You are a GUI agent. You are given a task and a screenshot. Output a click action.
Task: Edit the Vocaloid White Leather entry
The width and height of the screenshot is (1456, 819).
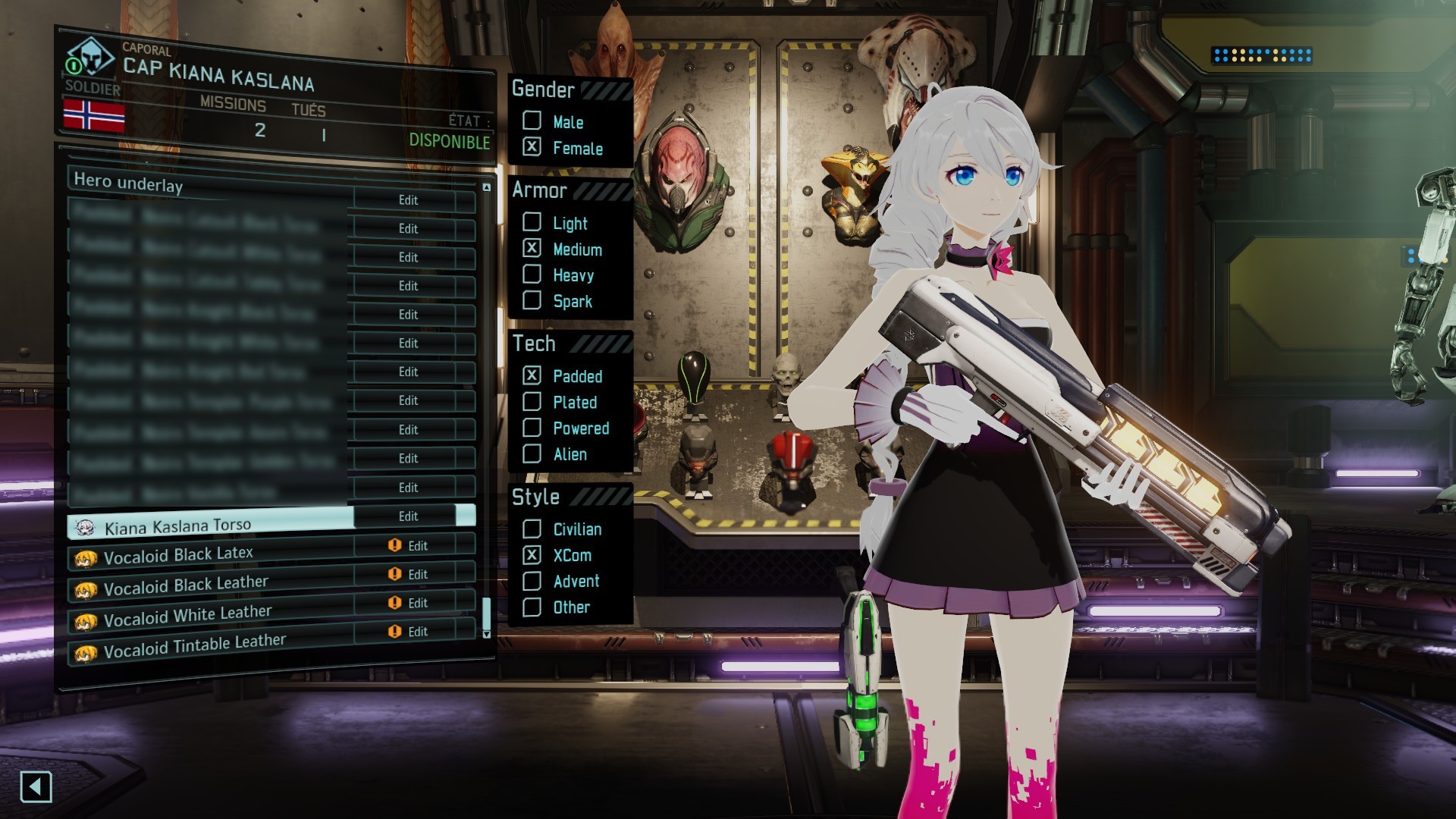point(417,604)
